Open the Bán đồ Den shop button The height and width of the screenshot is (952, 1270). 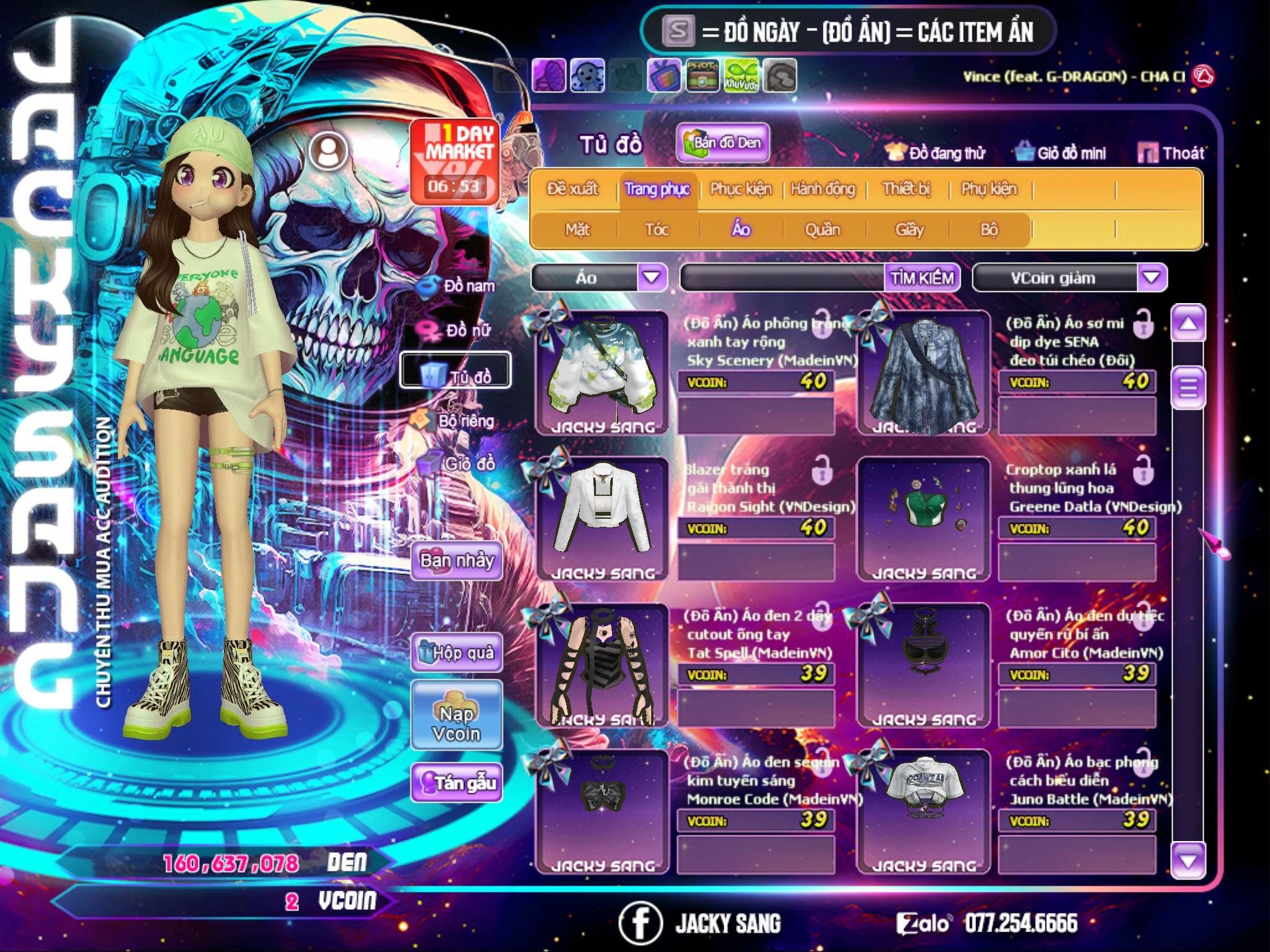tap(723, 143)
